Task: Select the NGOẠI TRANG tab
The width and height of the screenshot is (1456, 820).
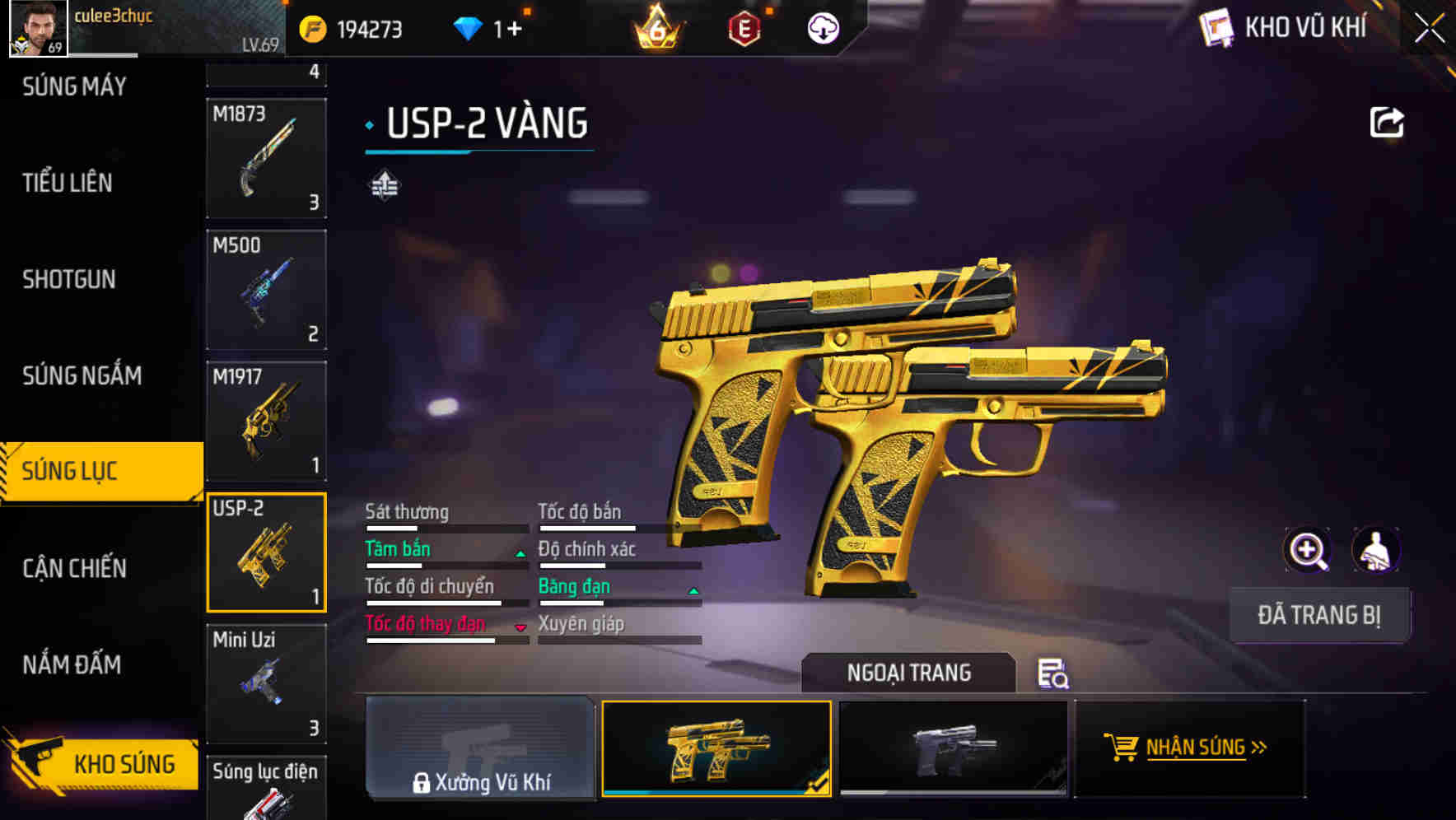Action: tap(908, 673)
